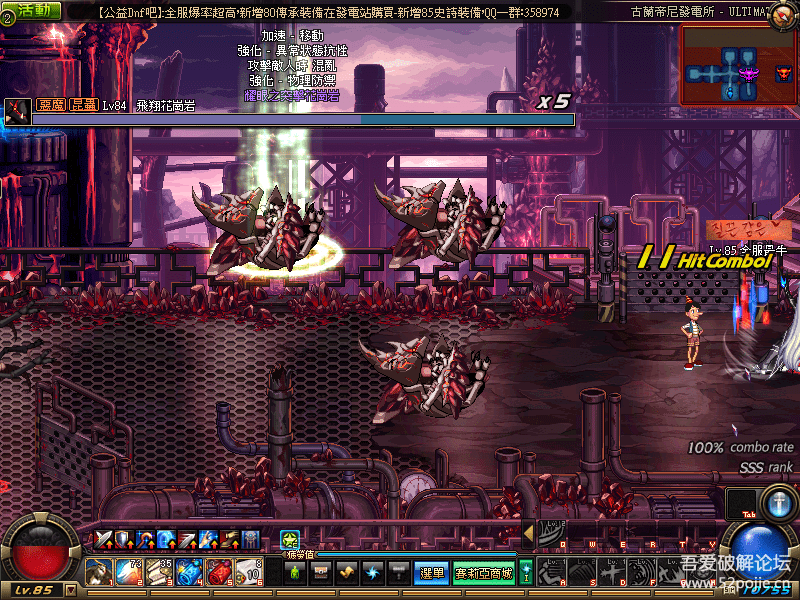
Task: Use the blue streak item in slot 2
Action: (129, 572)
